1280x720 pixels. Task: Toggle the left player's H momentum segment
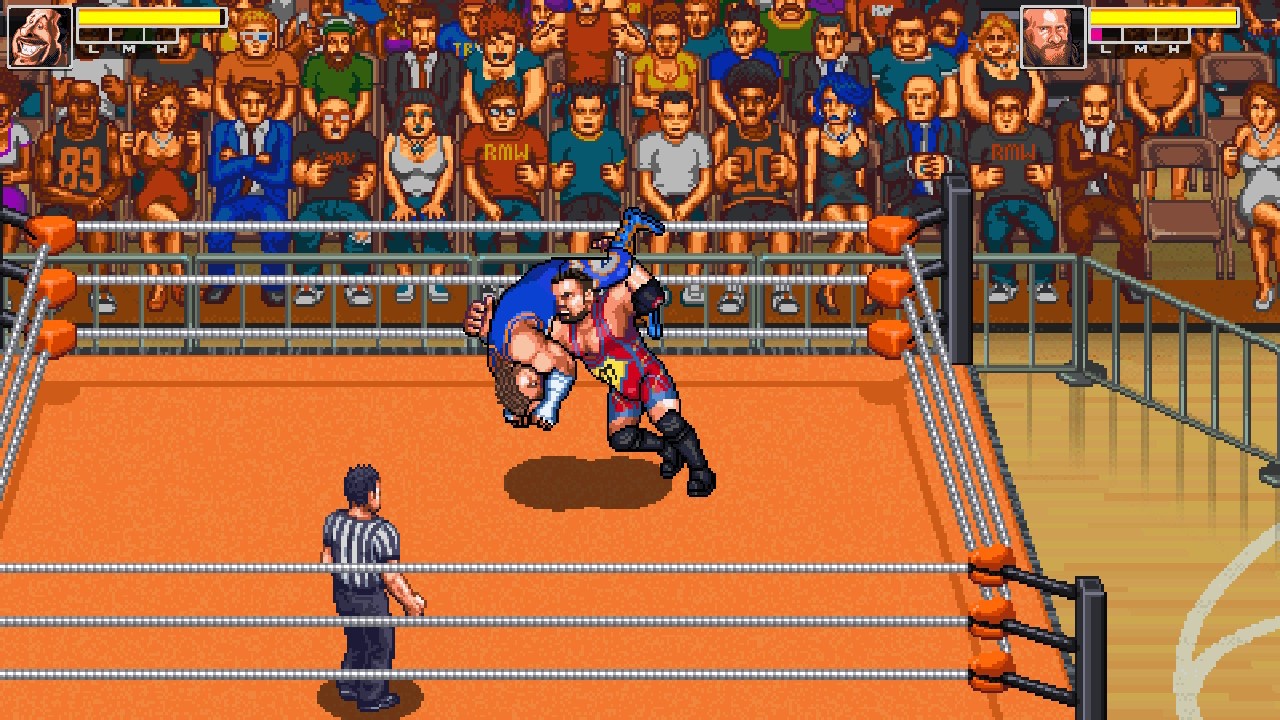click(x=160, y=35)
